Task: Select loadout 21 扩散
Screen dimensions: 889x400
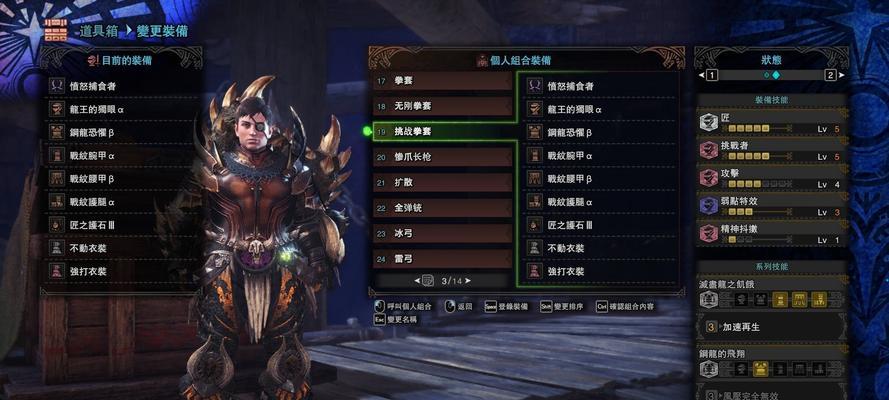Action: pyautogui.click(x=442, y=182)
